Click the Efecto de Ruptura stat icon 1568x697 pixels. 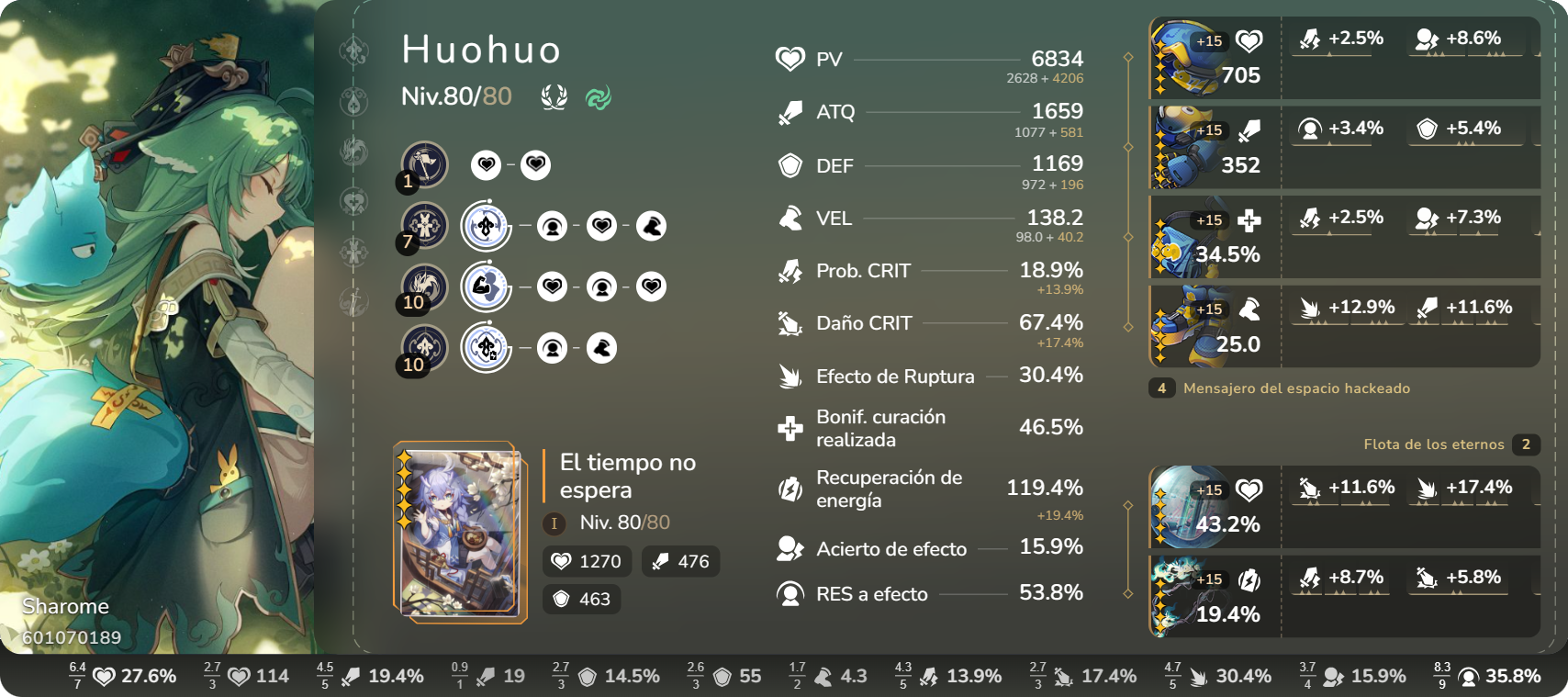click(x=791, y=377)
